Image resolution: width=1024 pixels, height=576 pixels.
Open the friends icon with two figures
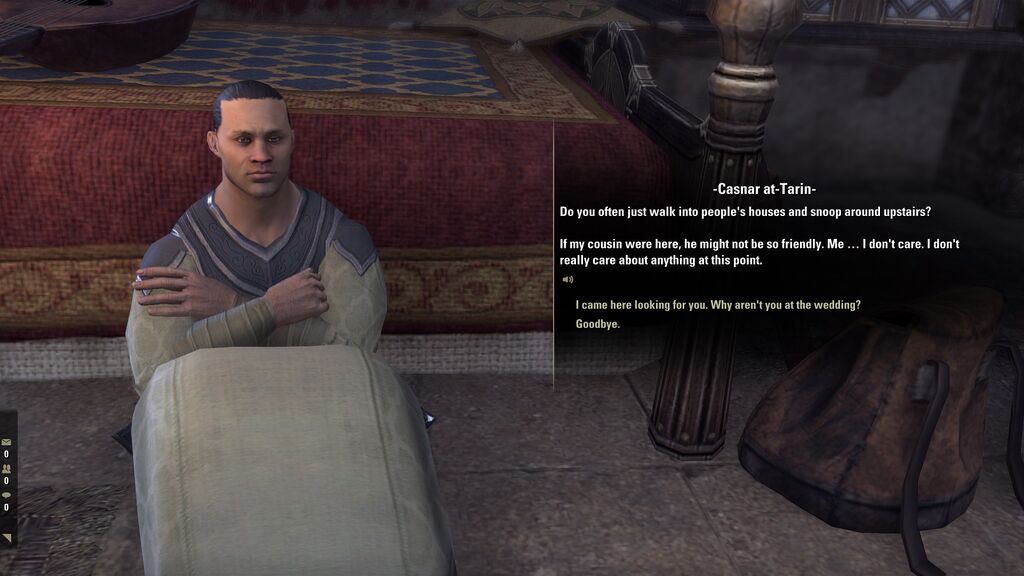point(6,468)
